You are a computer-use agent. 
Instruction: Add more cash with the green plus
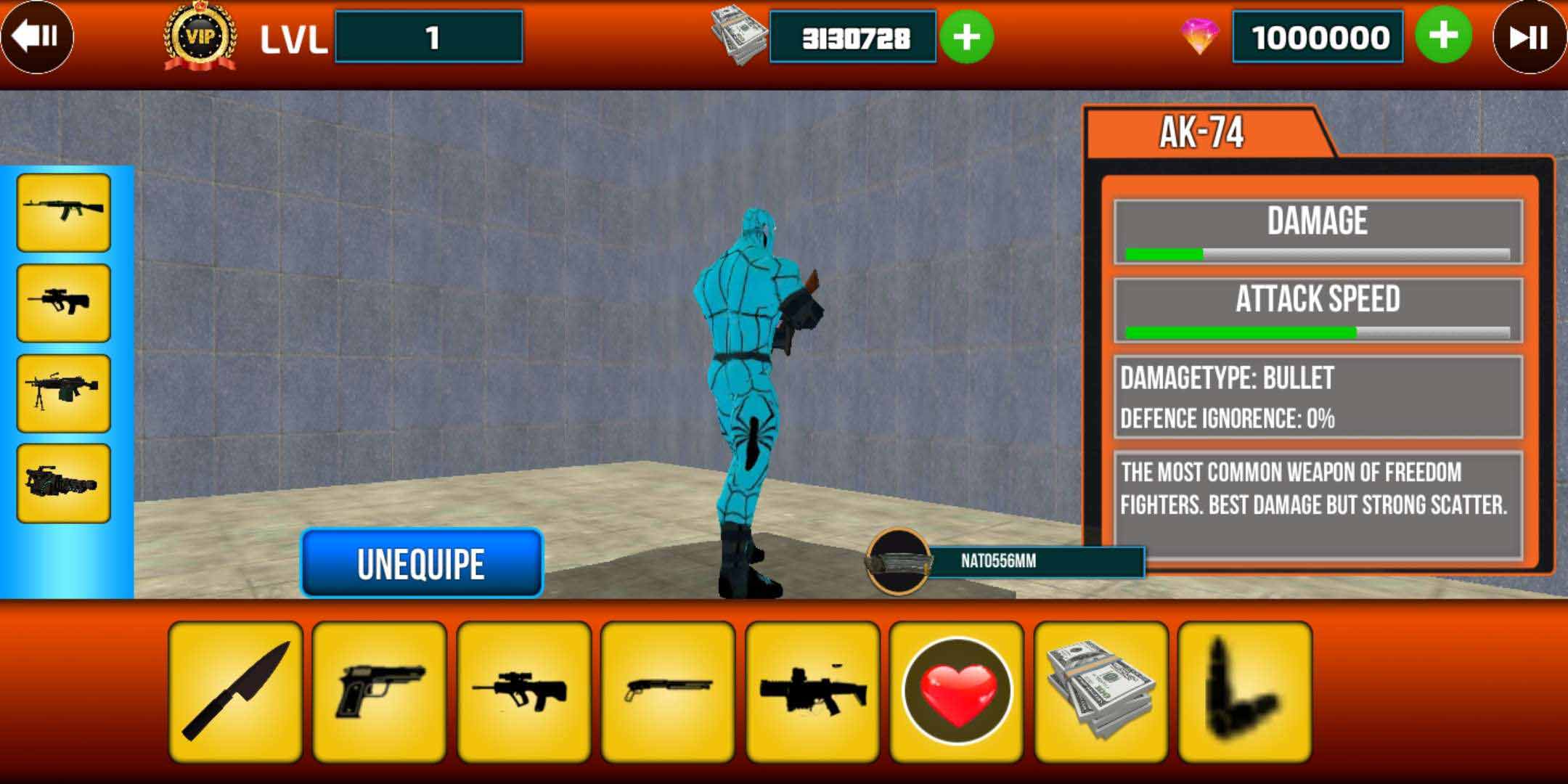pos(968,36)
